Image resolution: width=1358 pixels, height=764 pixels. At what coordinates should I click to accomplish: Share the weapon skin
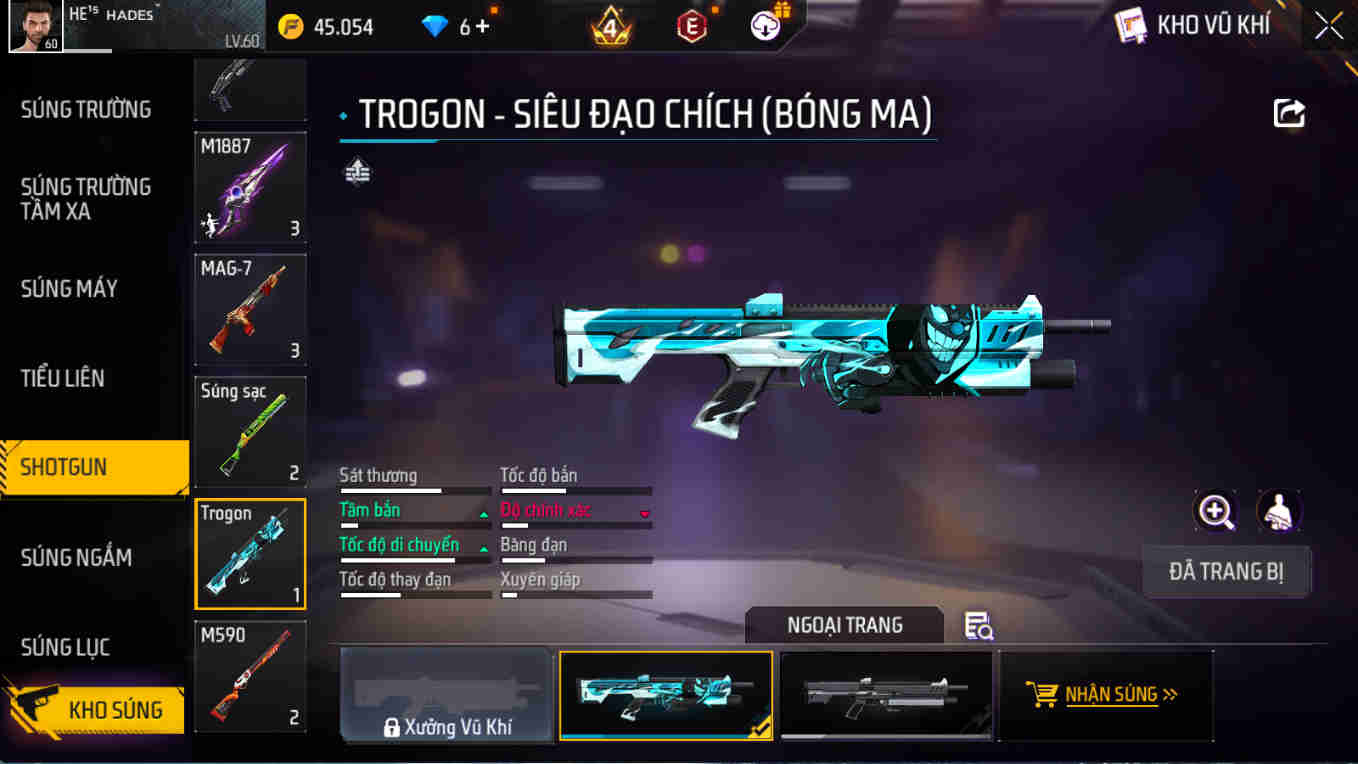(1289, 113)
